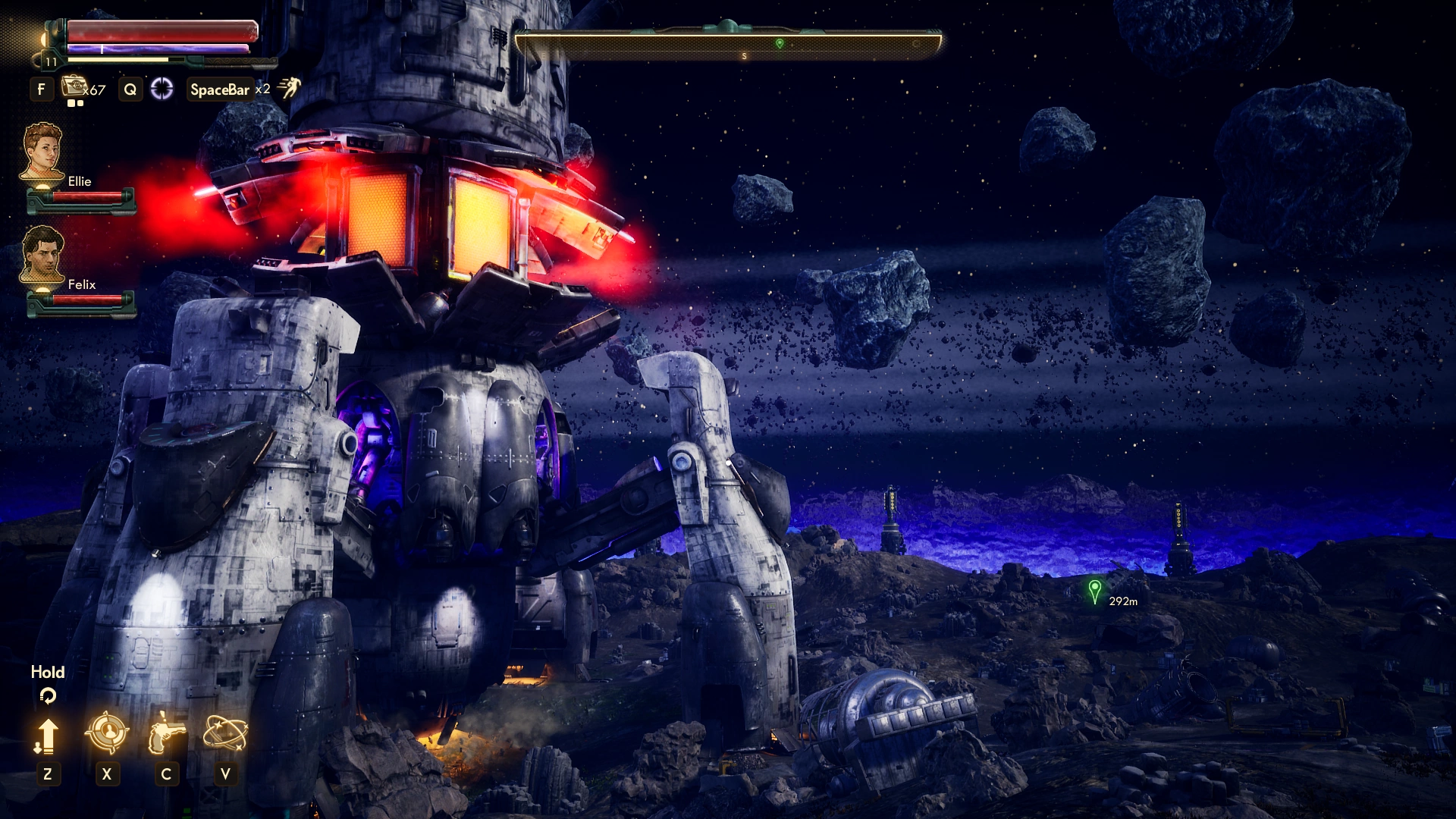Select Ellie's companion portrait

pyautogui.click(x=42, y=151)
